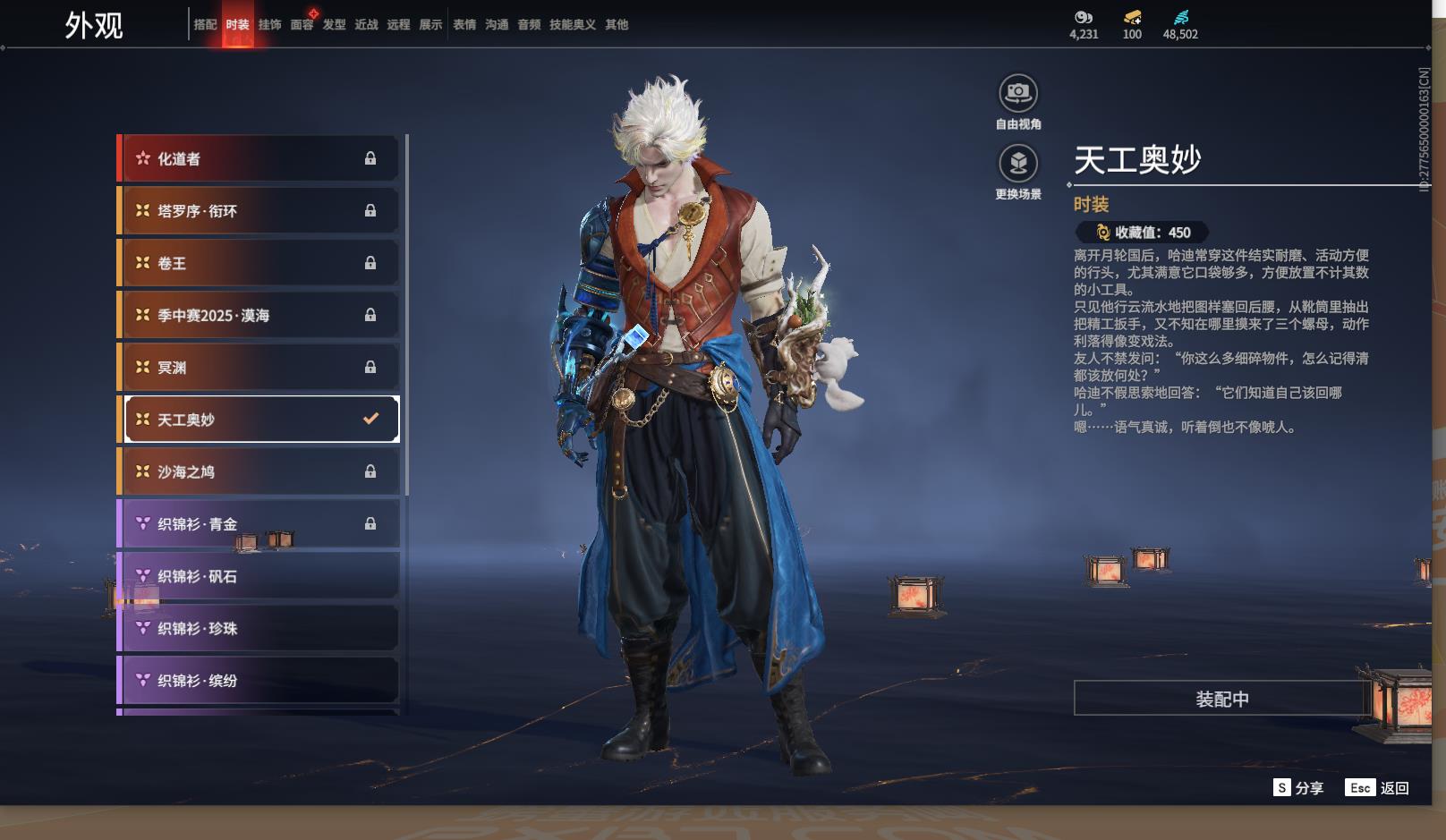Click the 装配中 equip button

(x=1221, y=699)
